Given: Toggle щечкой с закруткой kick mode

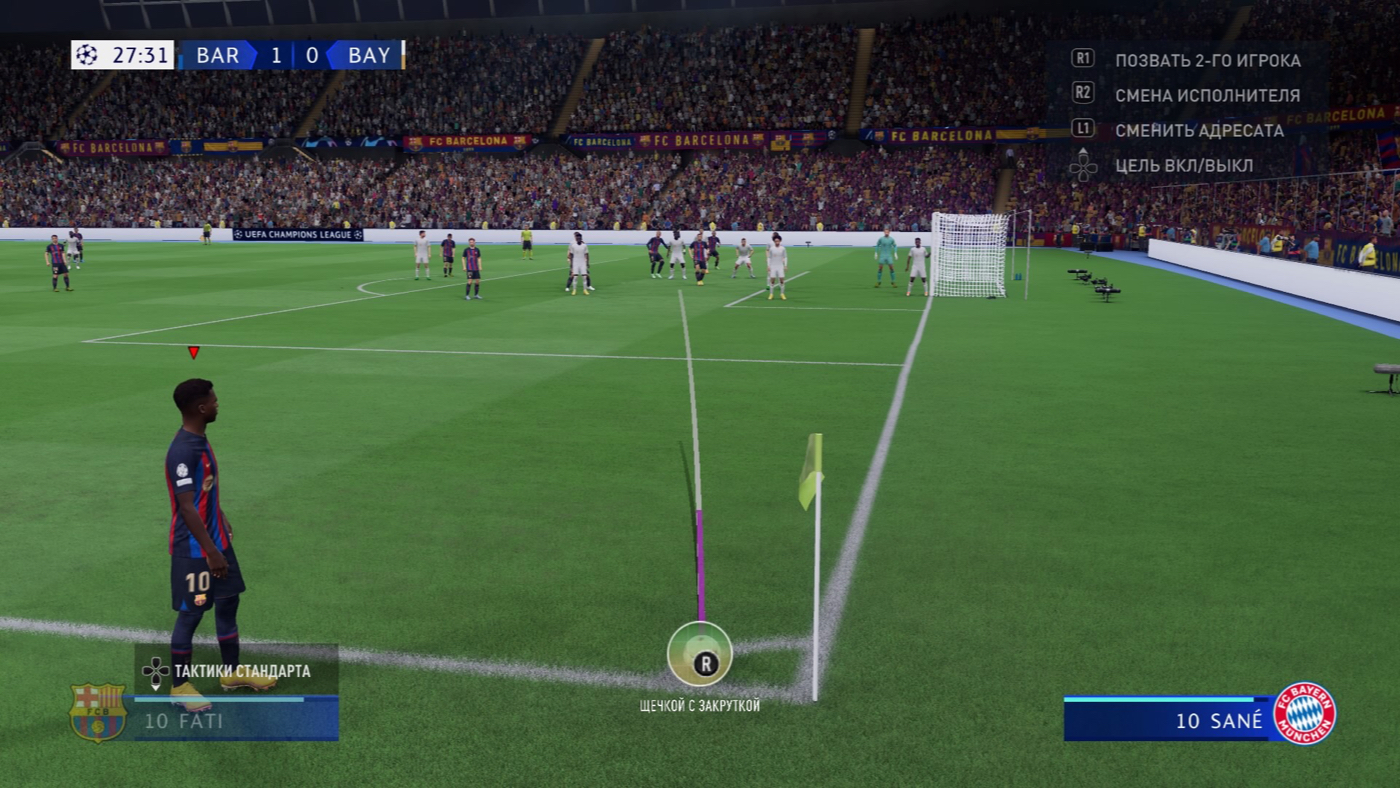Looking at the screenshot, I should point(700,705).
